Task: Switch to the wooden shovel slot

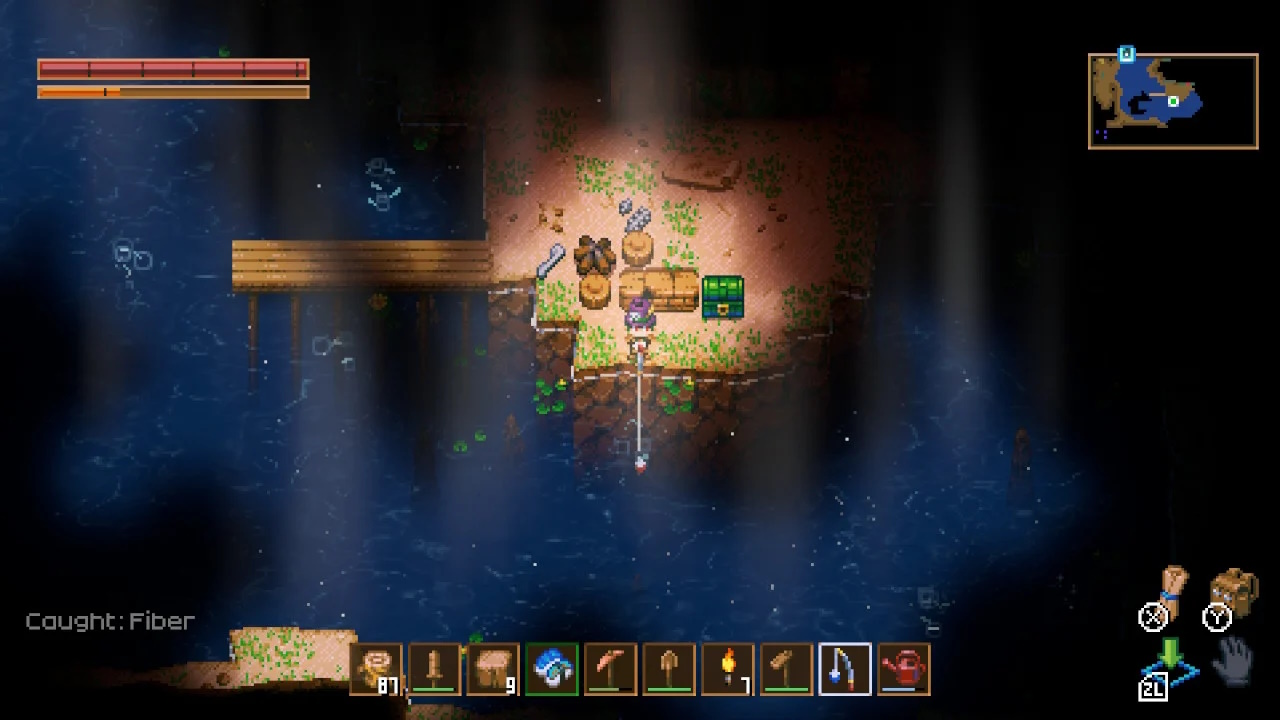Action: [669, 669]
